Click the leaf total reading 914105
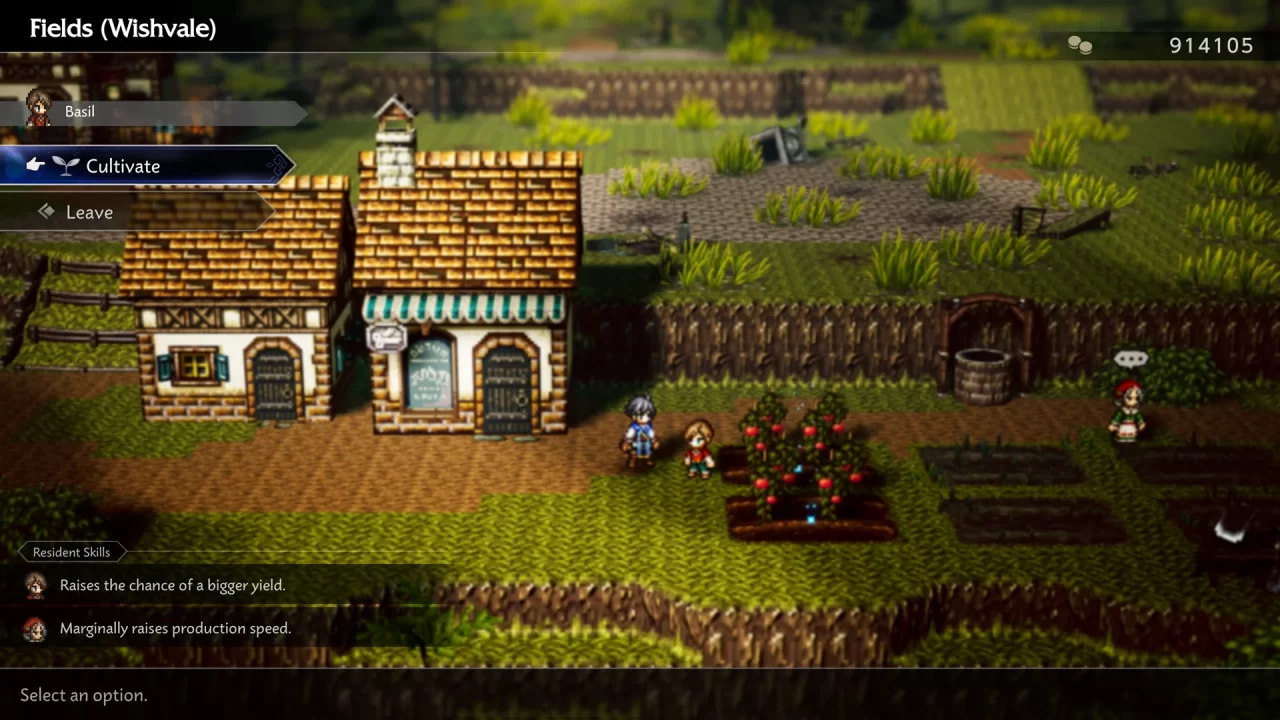1280x720 pixels. point(1210,45)
